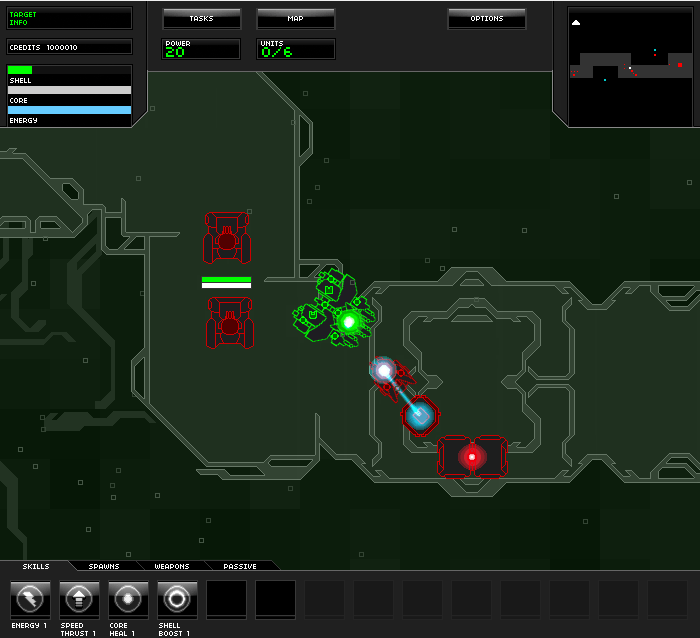Screen dimensions: 700x638
Task: Switch to the Skills tab
Action: pyautogui.click(x=35, y=566)
